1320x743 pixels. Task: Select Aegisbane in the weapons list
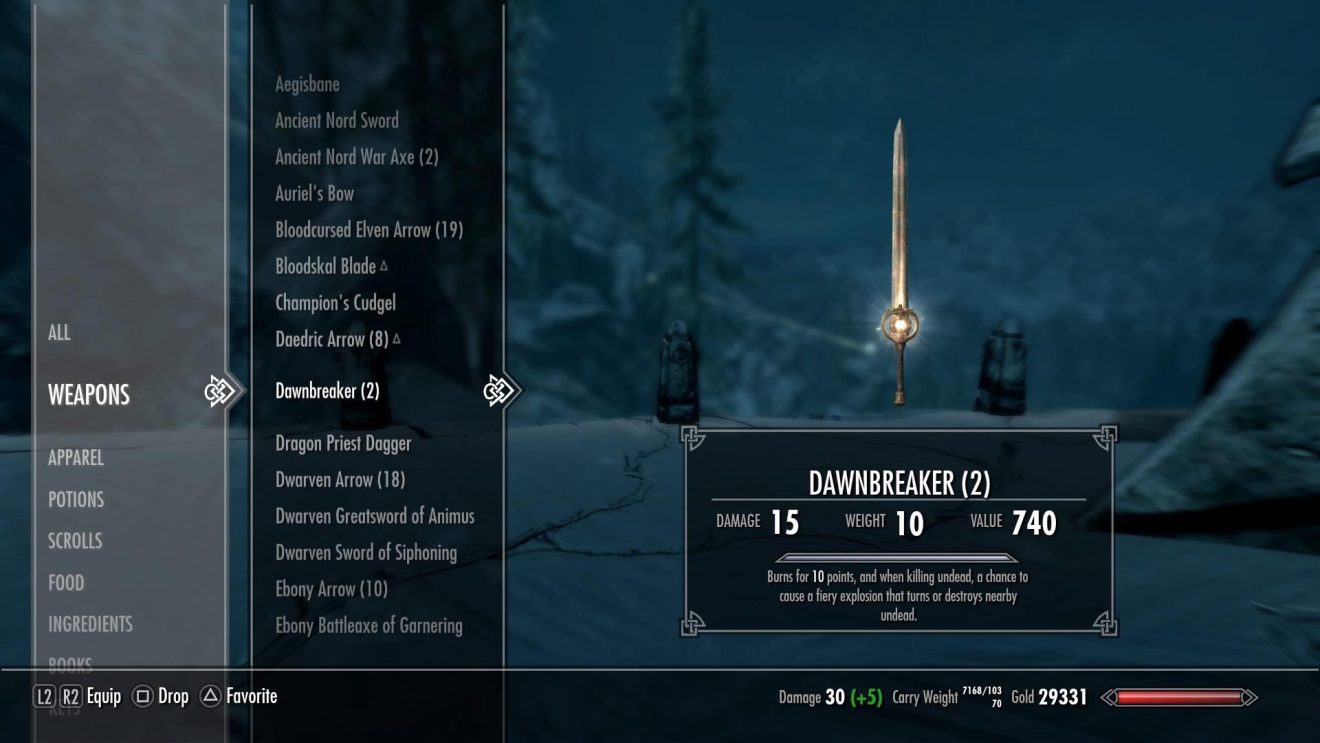pyautogui.click(x=307, y=84)
